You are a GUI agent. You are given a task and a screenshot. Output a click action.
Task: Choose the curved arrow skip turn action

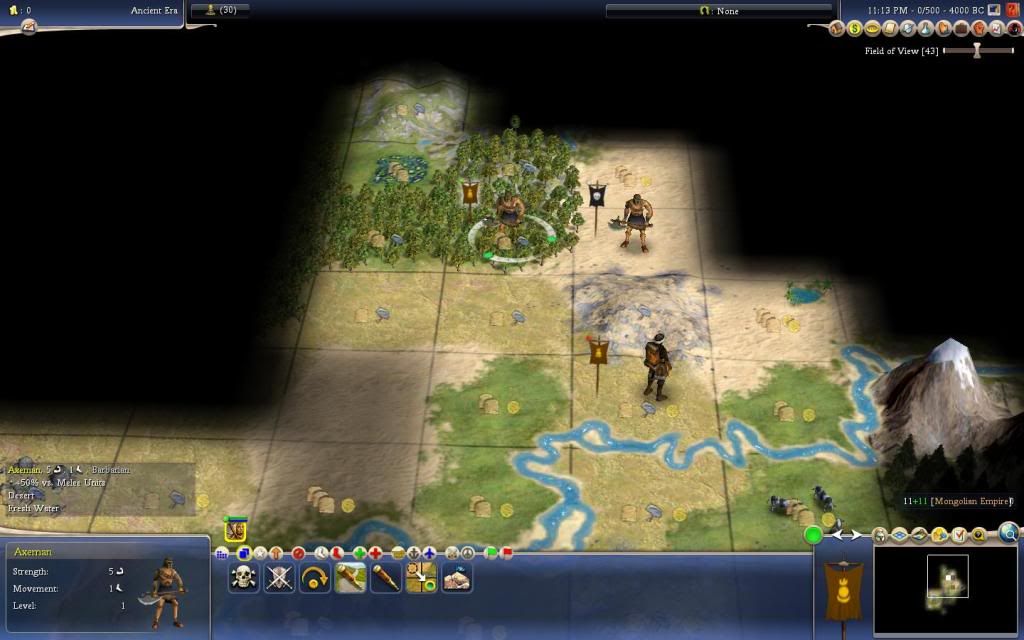pyautogui.click(x=315, y=577)
